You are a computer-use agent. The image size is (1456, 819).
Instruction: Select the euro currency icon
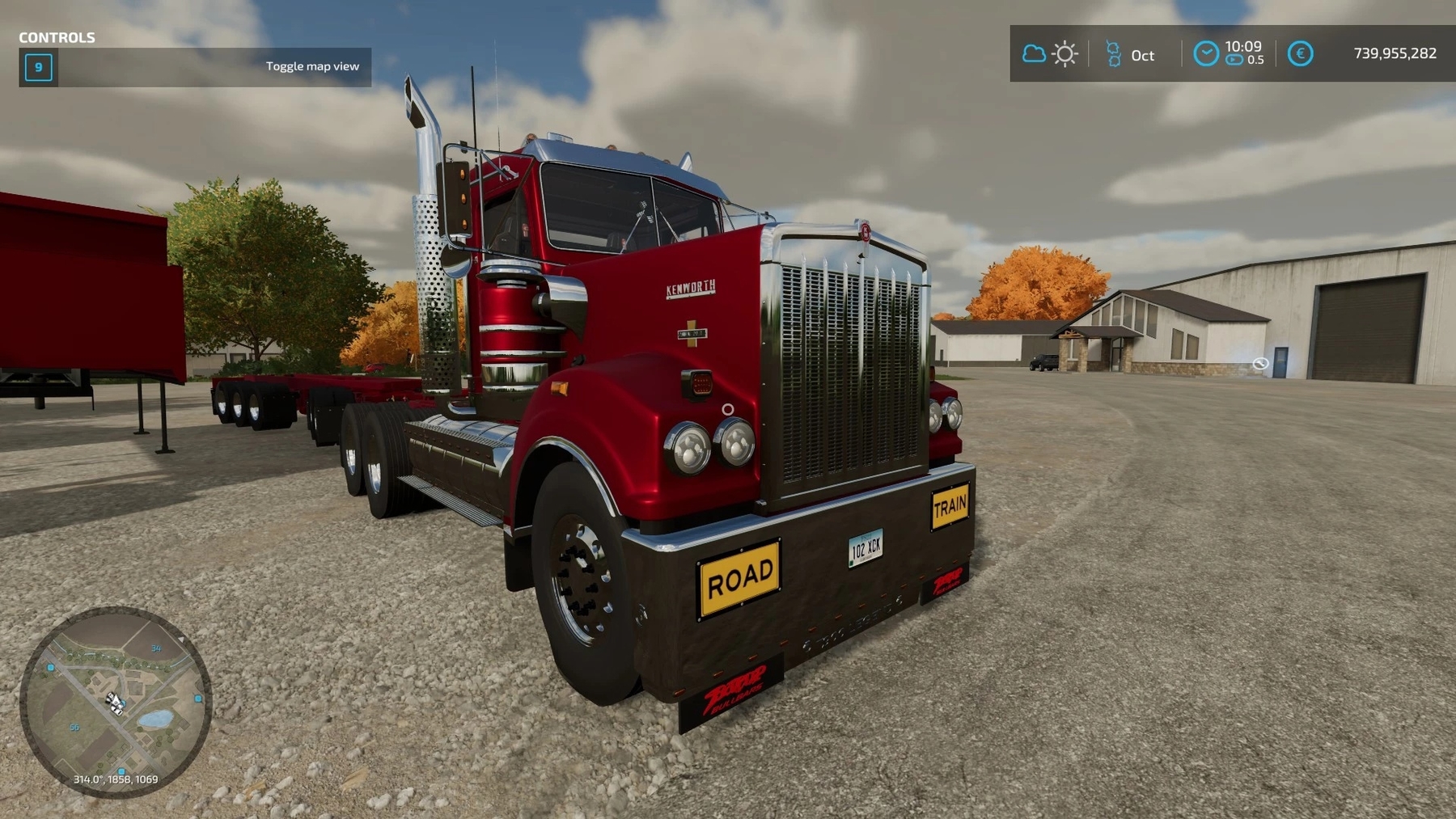coord(1300,54)
